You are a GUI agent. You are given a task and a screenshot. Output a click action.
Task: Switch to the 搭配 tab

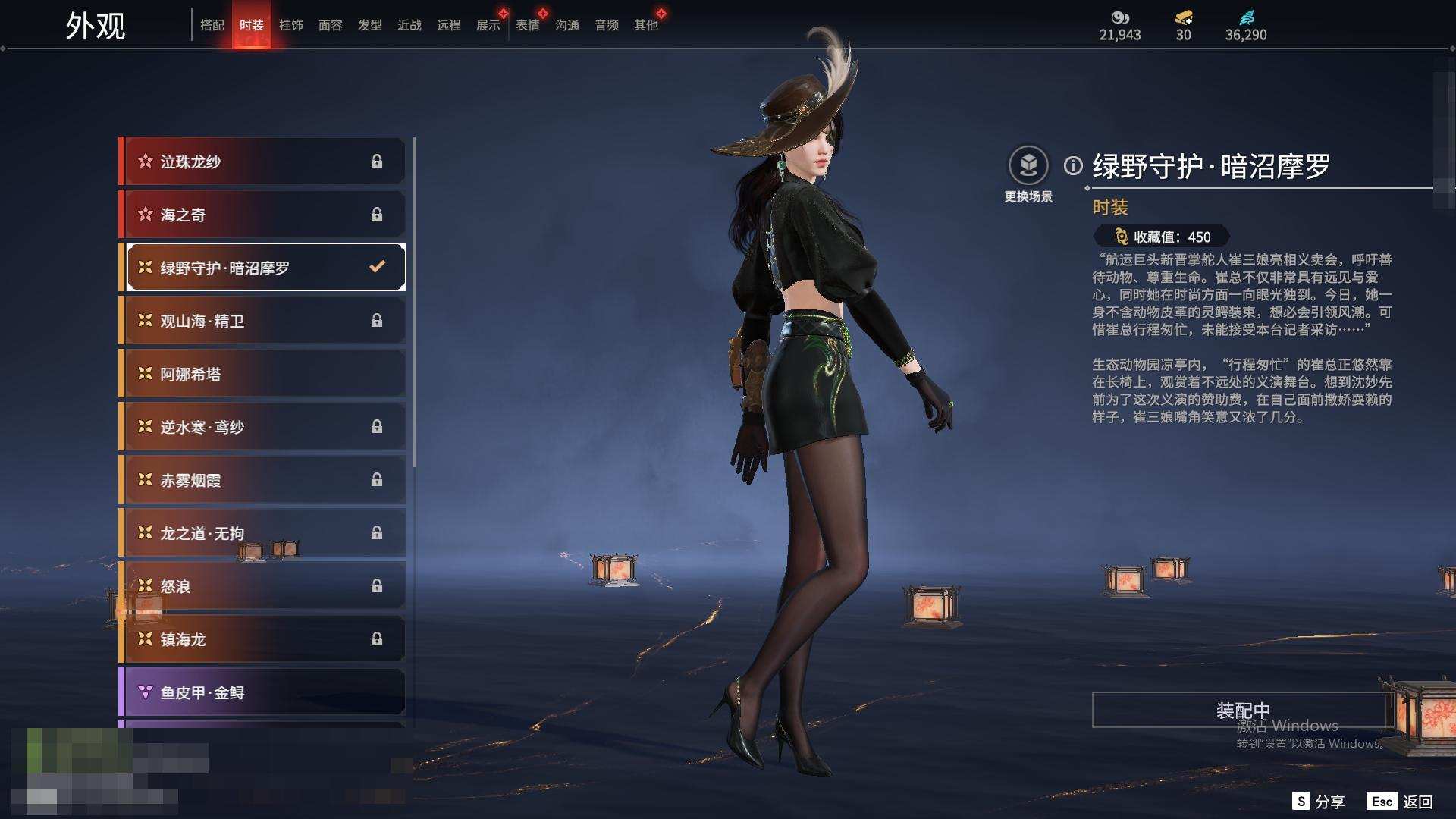(212, 25)
